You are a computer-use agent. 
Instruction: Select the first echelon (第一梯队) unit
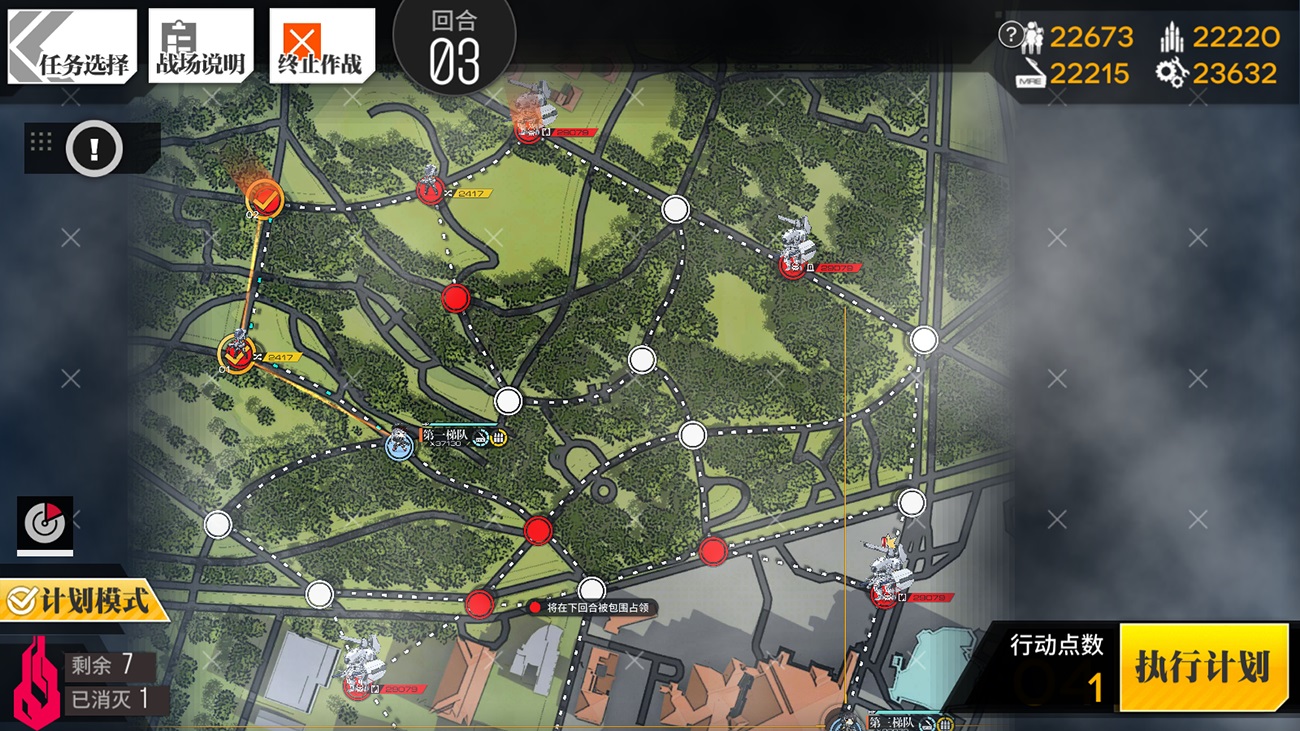click(400, 444)
